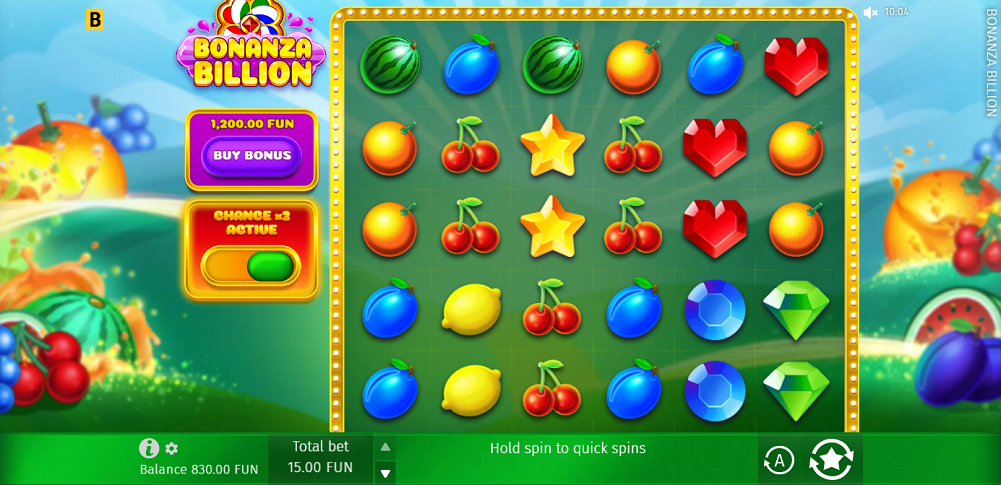Toggle the Chance x2 switch

(x=252, y=266)
